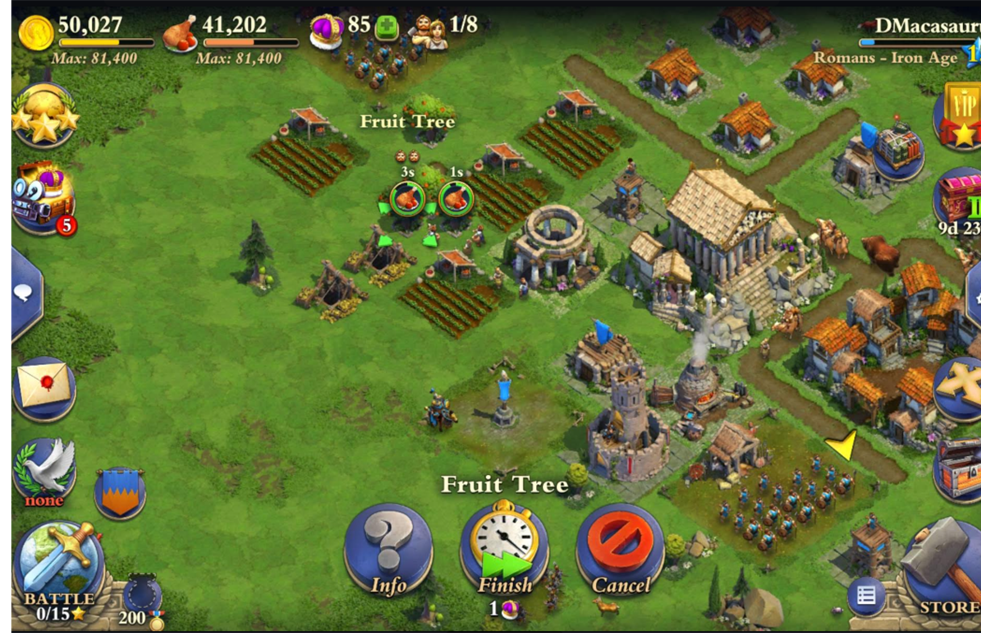Open the Fruit Tree Info panel
981x633 pixels.
pyautogui.click(x=388, y=548)
